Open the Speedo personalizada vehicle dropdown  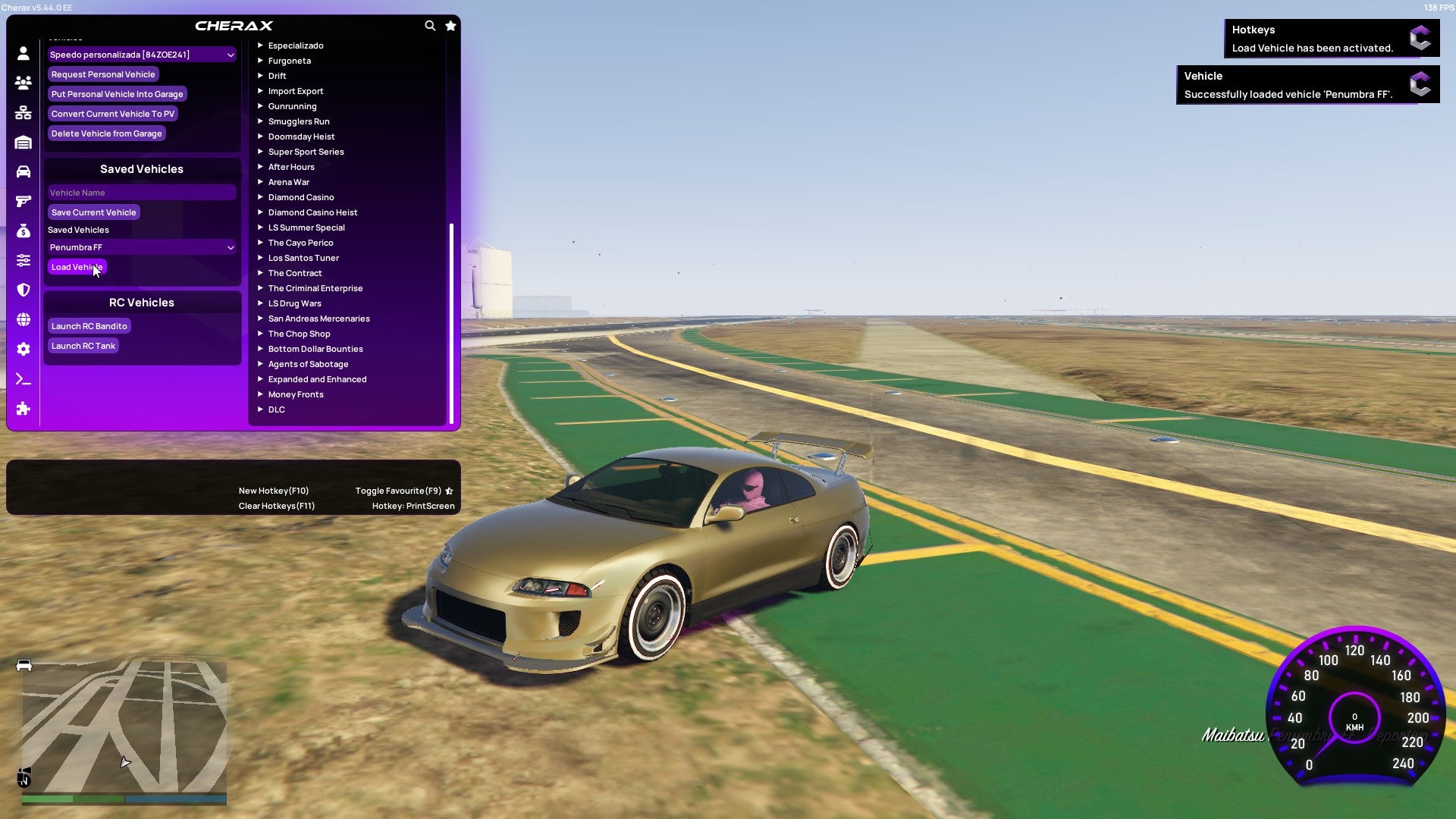pos(141,55)
